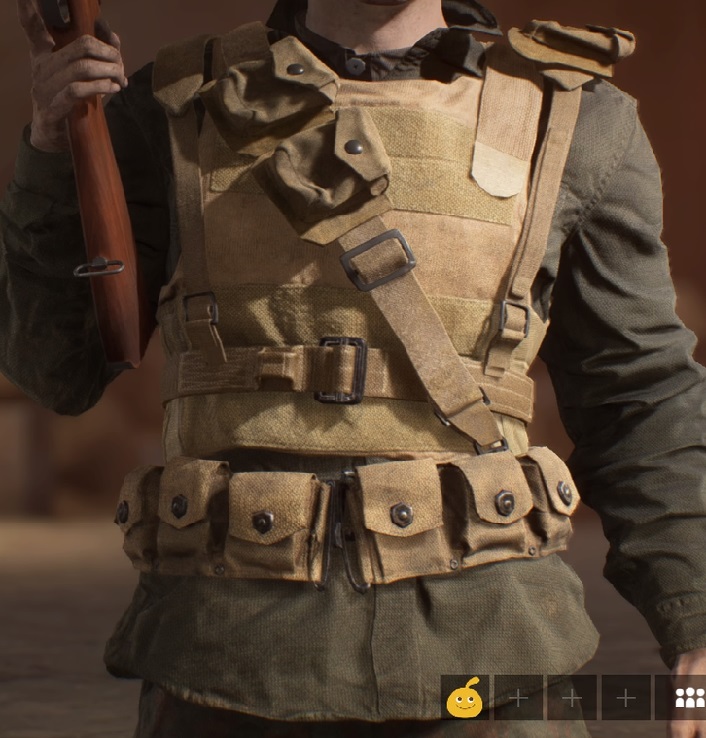Select the yellow smiling blob avatar slot
The width and height of the screenshot is (706, 738).
[464, 697]
